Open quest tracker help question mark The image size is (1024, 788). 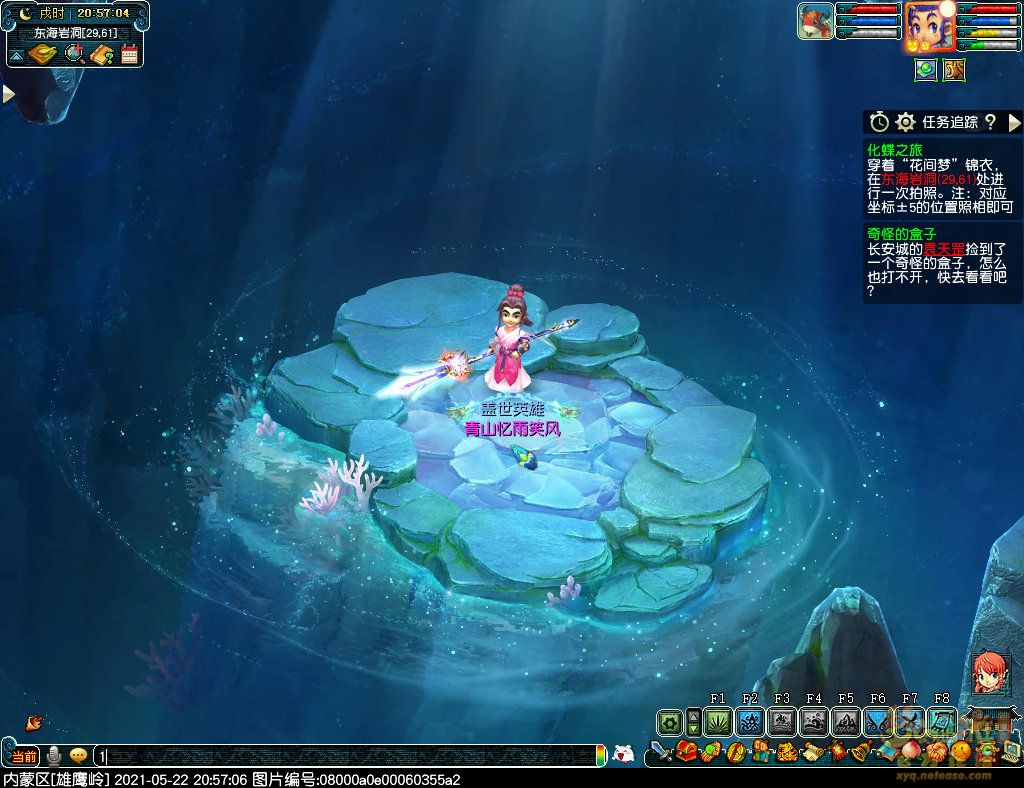coord(990,122)
